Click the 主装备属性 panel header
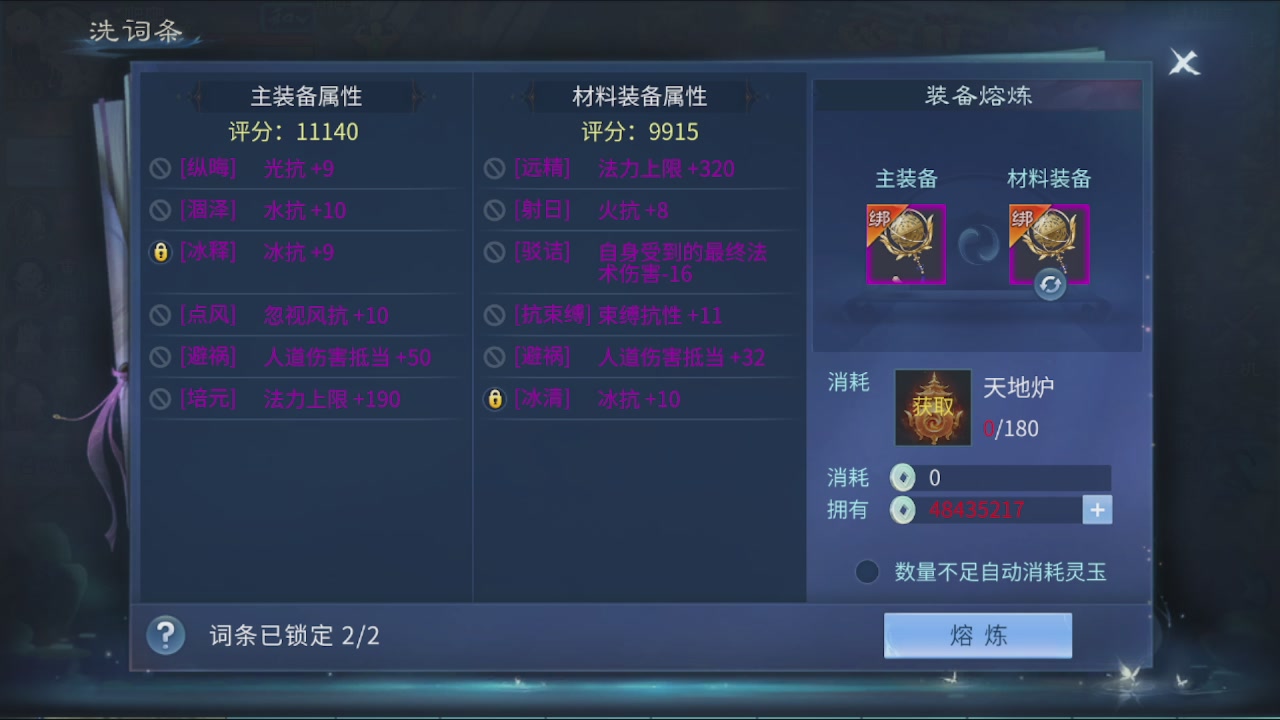 coord(305,96)
